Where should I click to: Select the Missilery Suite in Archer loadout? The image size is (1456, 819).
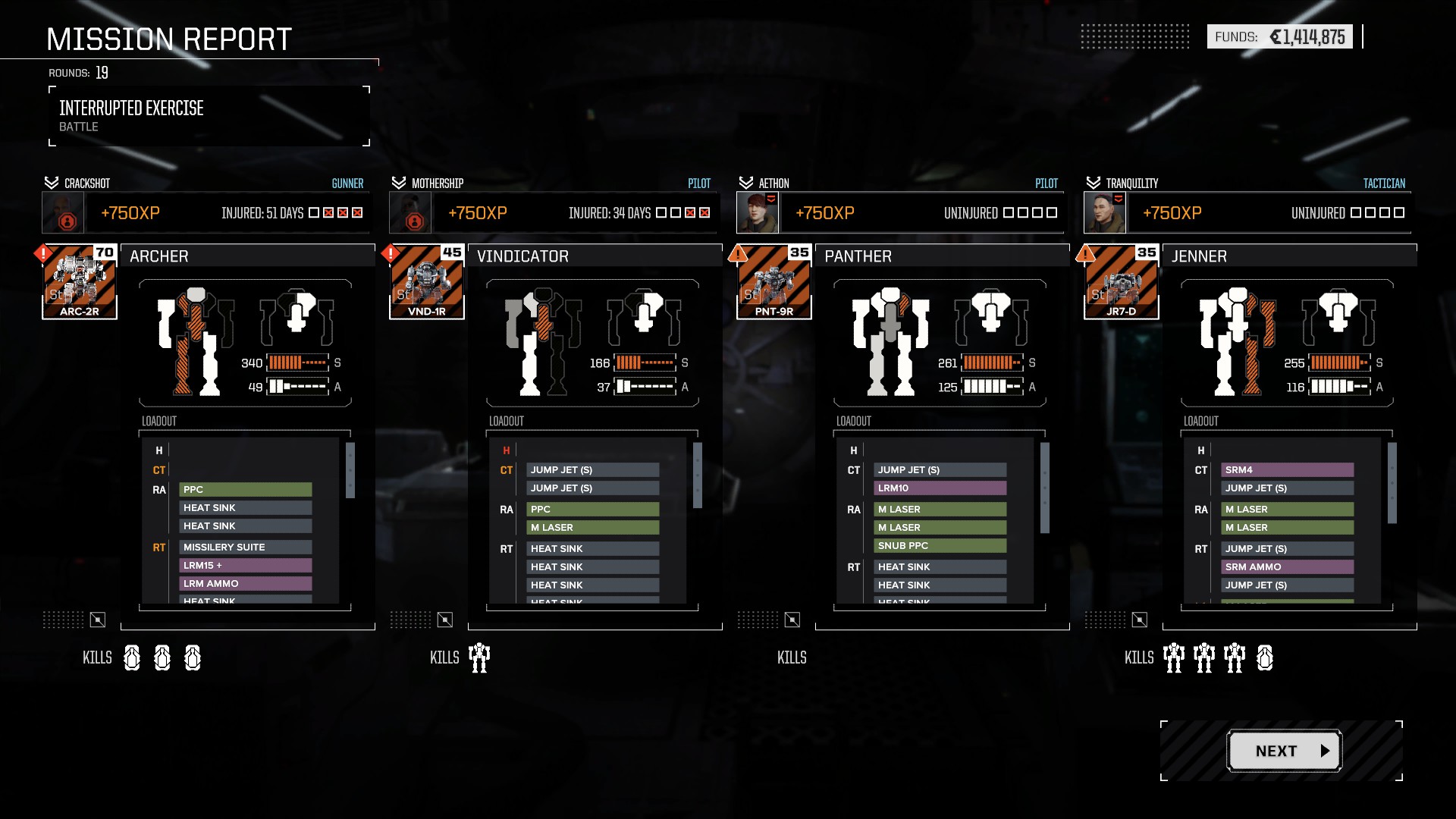246,548
